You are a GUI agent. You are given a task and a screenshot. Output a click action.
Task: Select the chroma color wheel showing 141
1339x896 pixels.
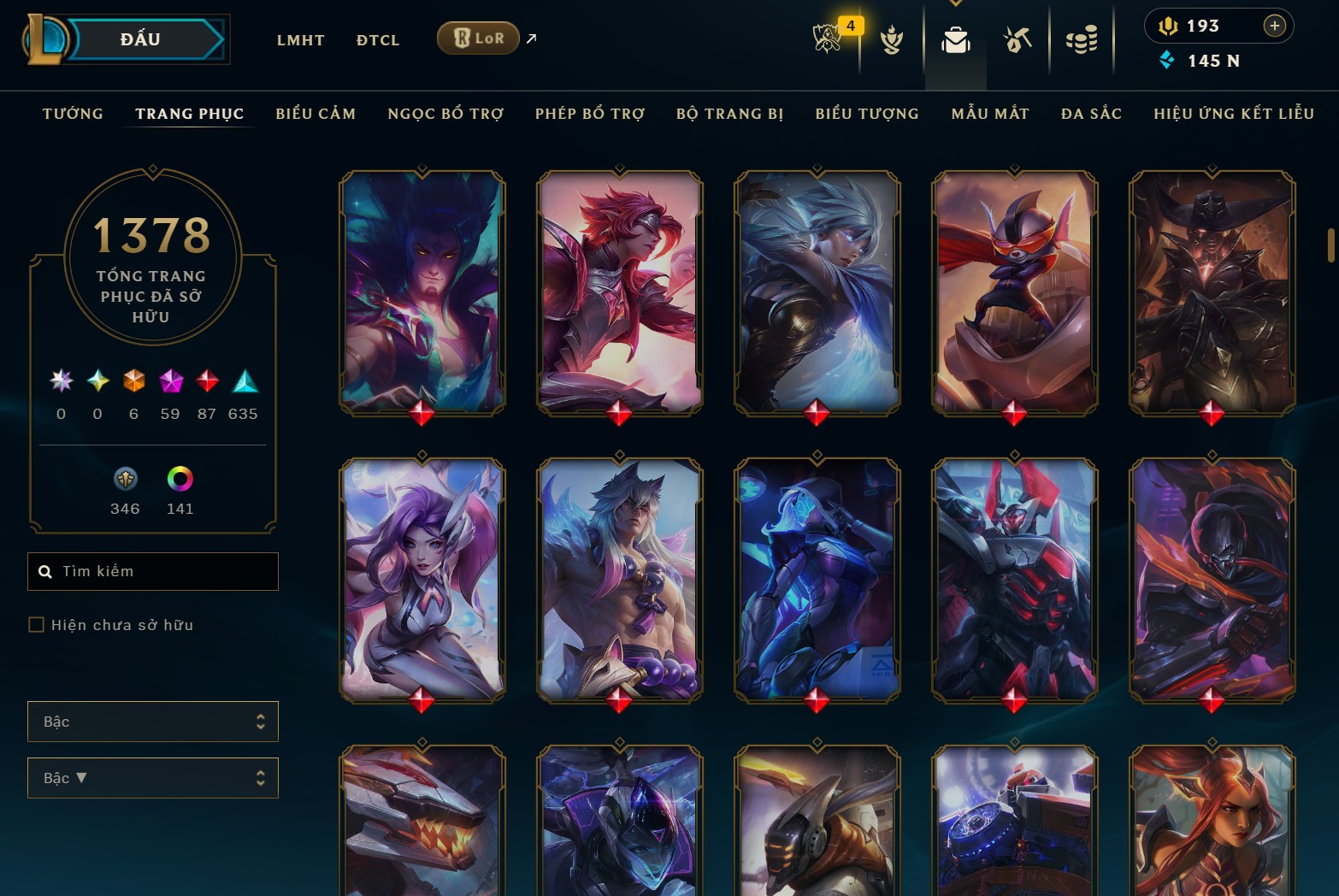point(180,480)
